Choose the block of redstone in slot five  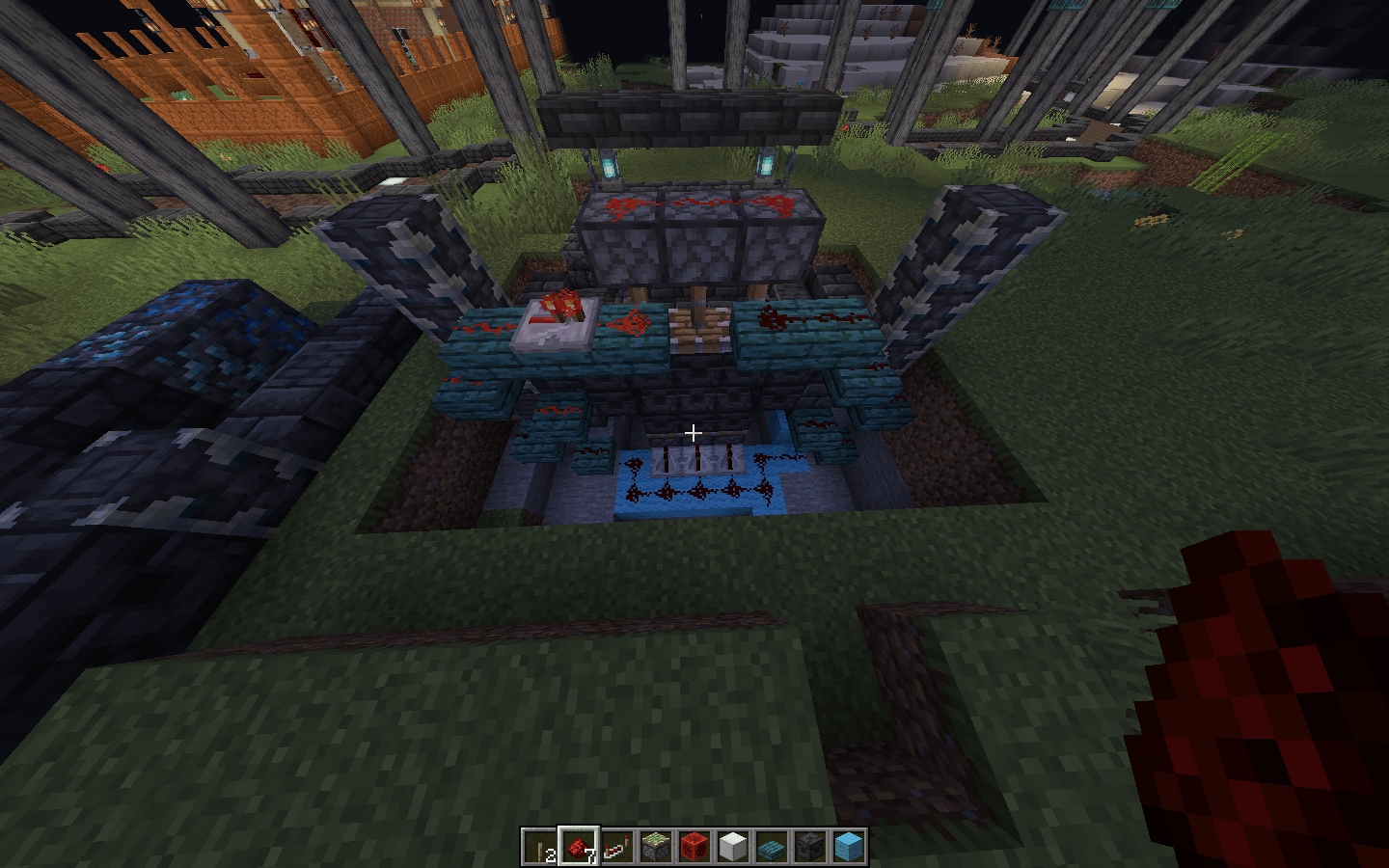pos(694,849)
